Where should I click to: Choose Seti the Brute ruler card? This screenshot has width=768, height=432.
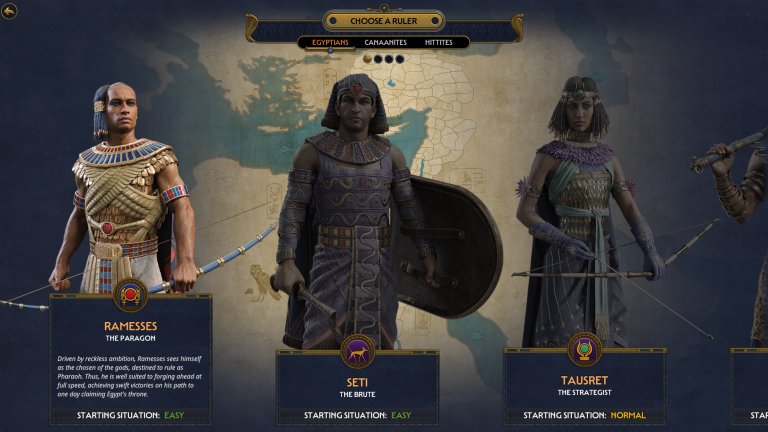357,387
